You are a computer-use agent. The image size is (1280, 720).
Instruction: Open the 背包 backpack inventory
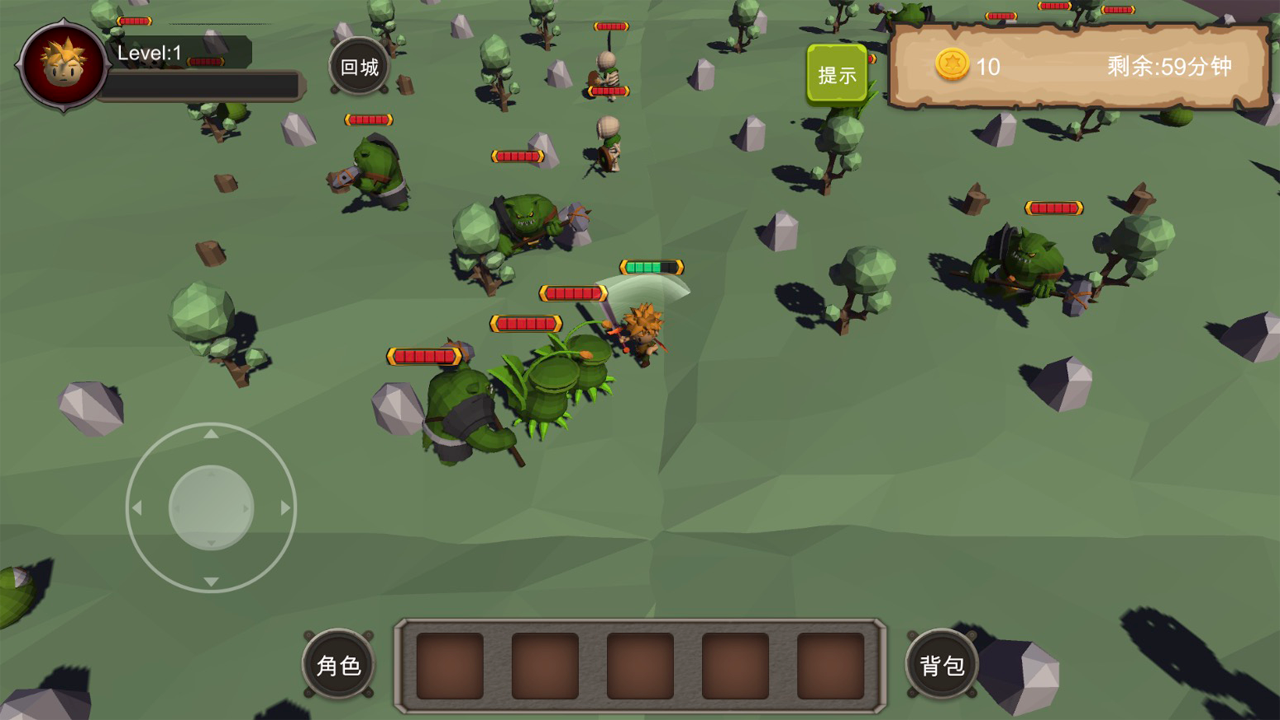[x=942, y=665]
